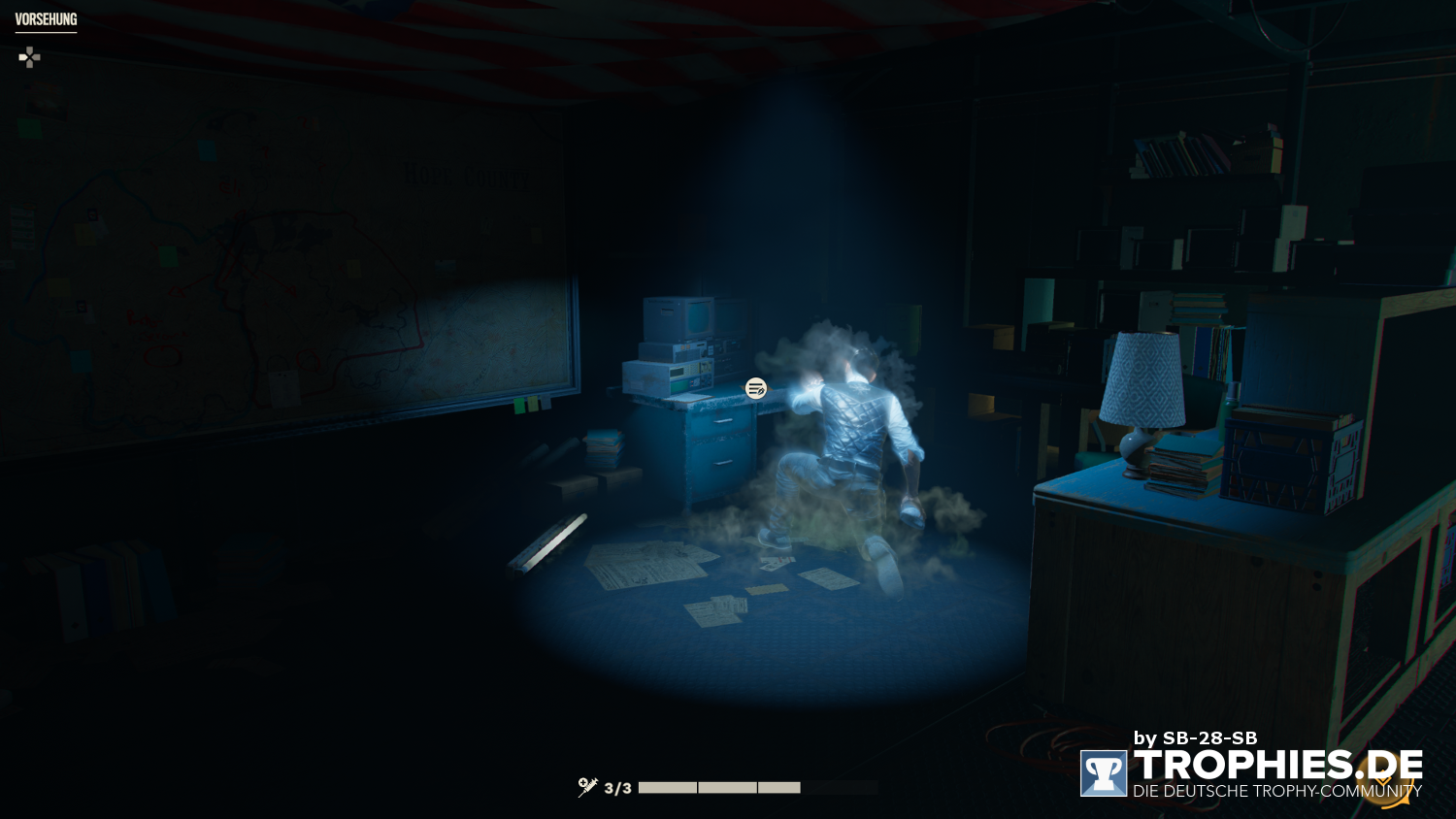Click the blue trophy cup logo of TROPHIES.DE
The width and height of the screenshot is (1456, 819).
tap(1104, 771)
